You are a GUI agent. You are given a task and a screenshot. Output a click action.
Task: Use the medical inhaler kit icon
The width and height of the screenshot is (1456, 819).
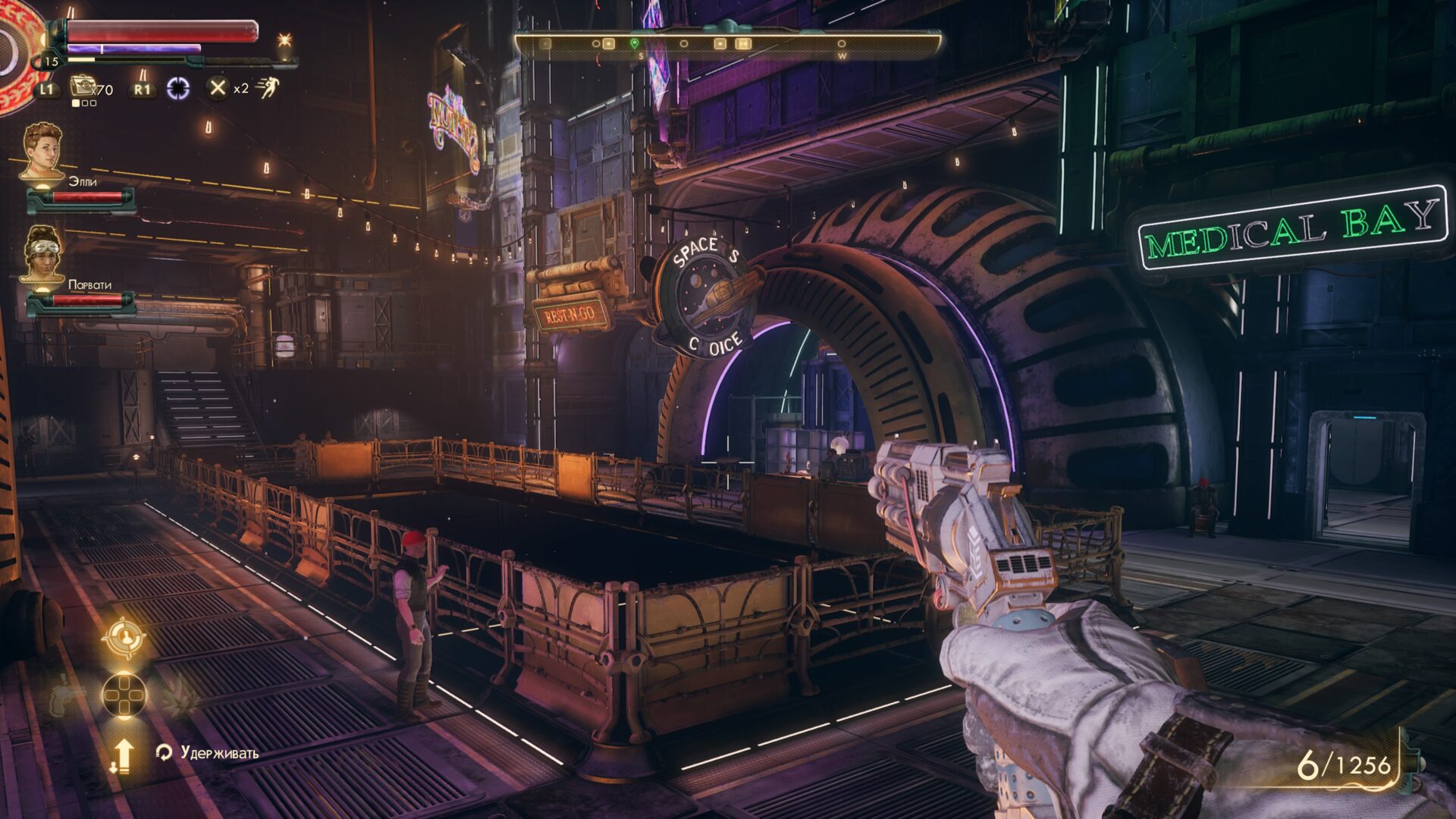coord(82,86)
